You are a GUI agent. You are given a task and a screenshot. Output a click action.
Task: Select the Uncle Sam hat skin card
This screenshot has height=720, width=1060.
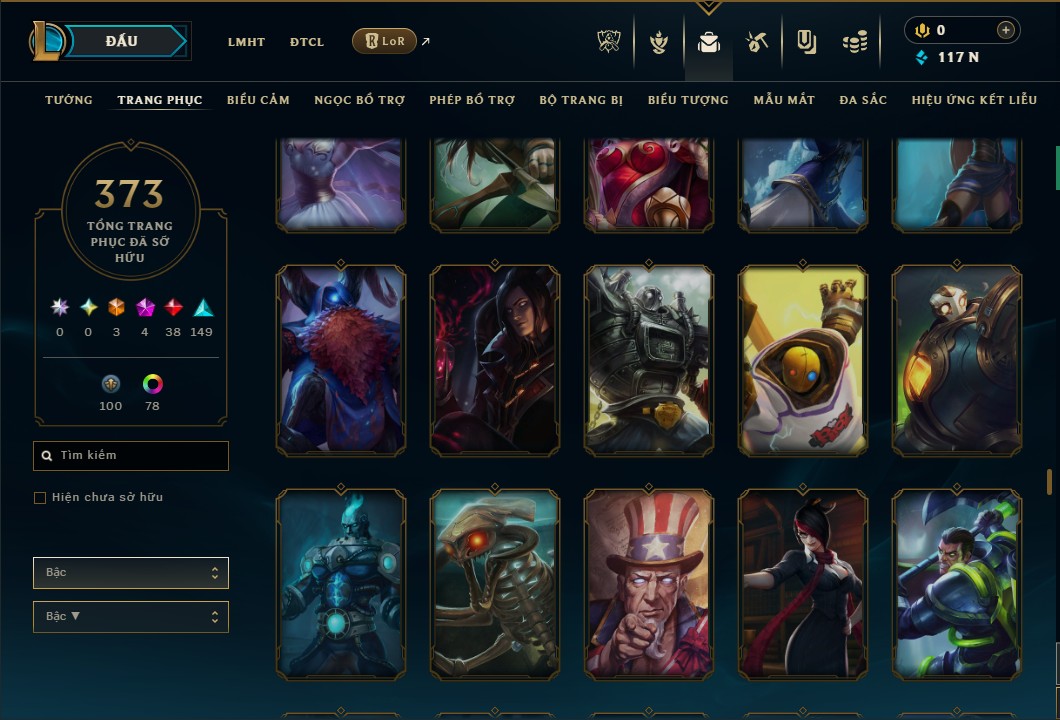tap(649, 584)
